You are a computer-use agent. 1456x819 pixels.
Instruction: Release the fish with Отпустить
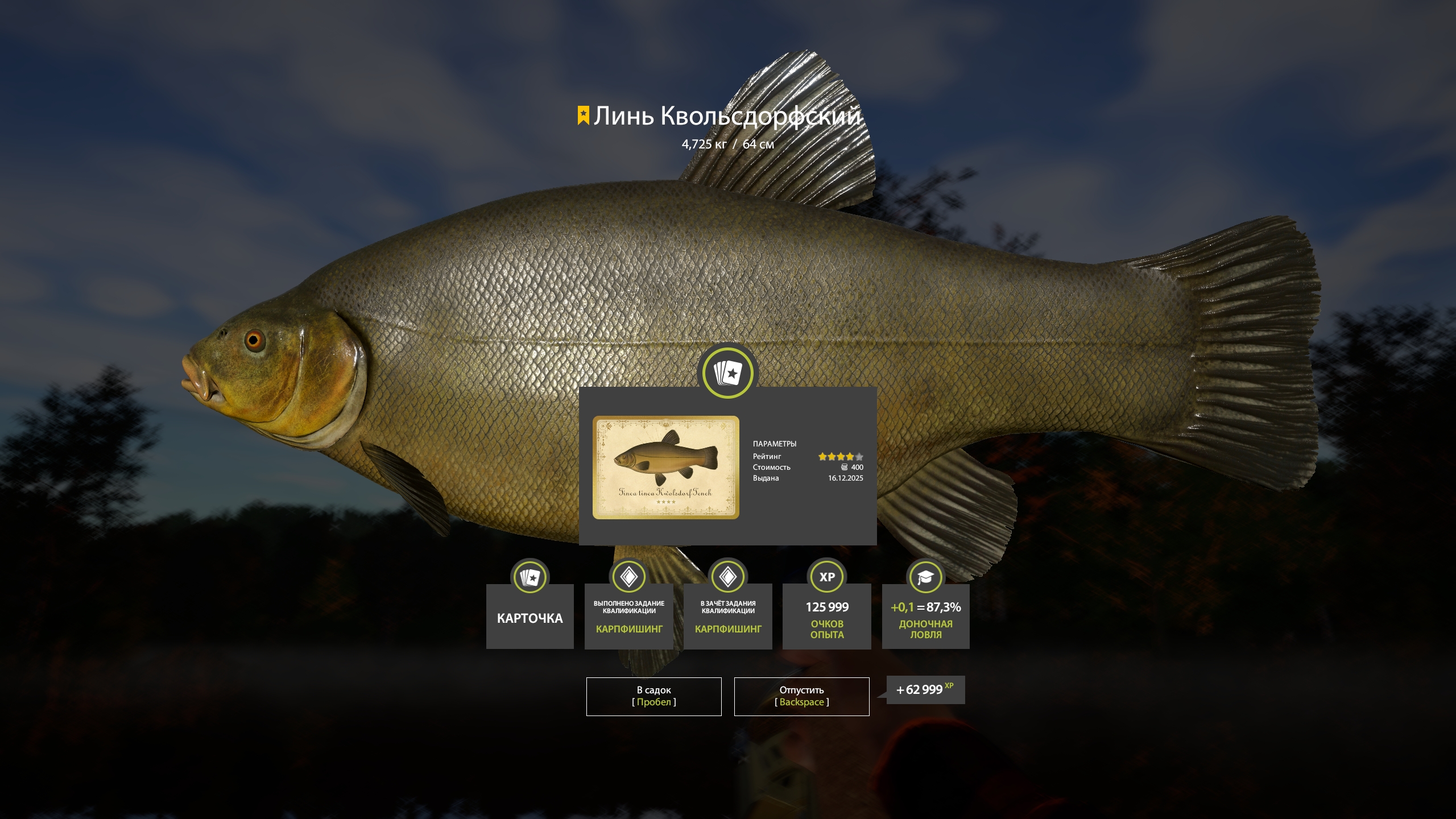[801, 696]
